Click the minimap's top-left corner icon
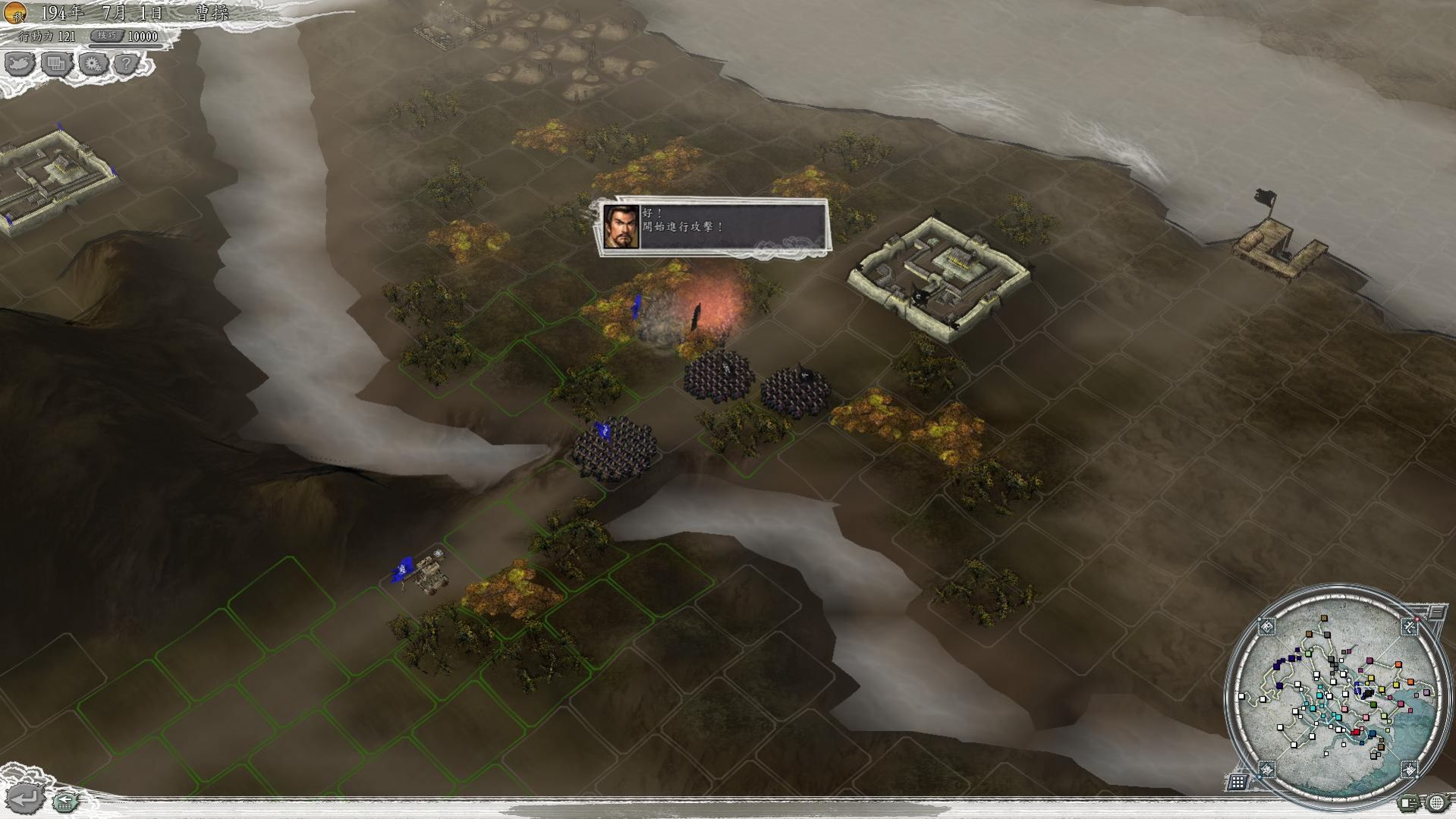The height and width of the screenshot is (819, 1456). (x=1266, y=626)
